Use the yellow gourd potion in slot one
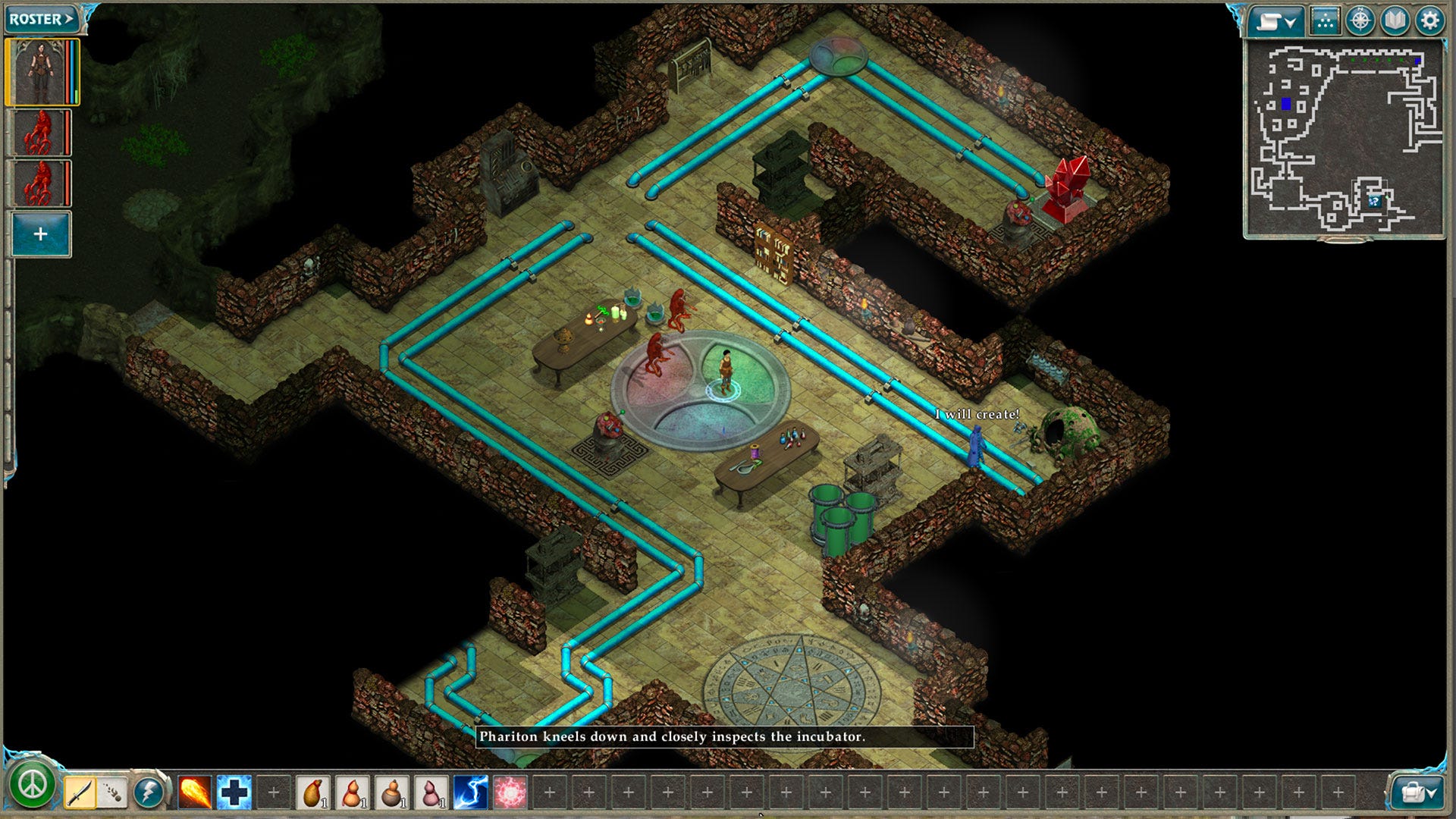1456x819 pixels. (314, 791)
